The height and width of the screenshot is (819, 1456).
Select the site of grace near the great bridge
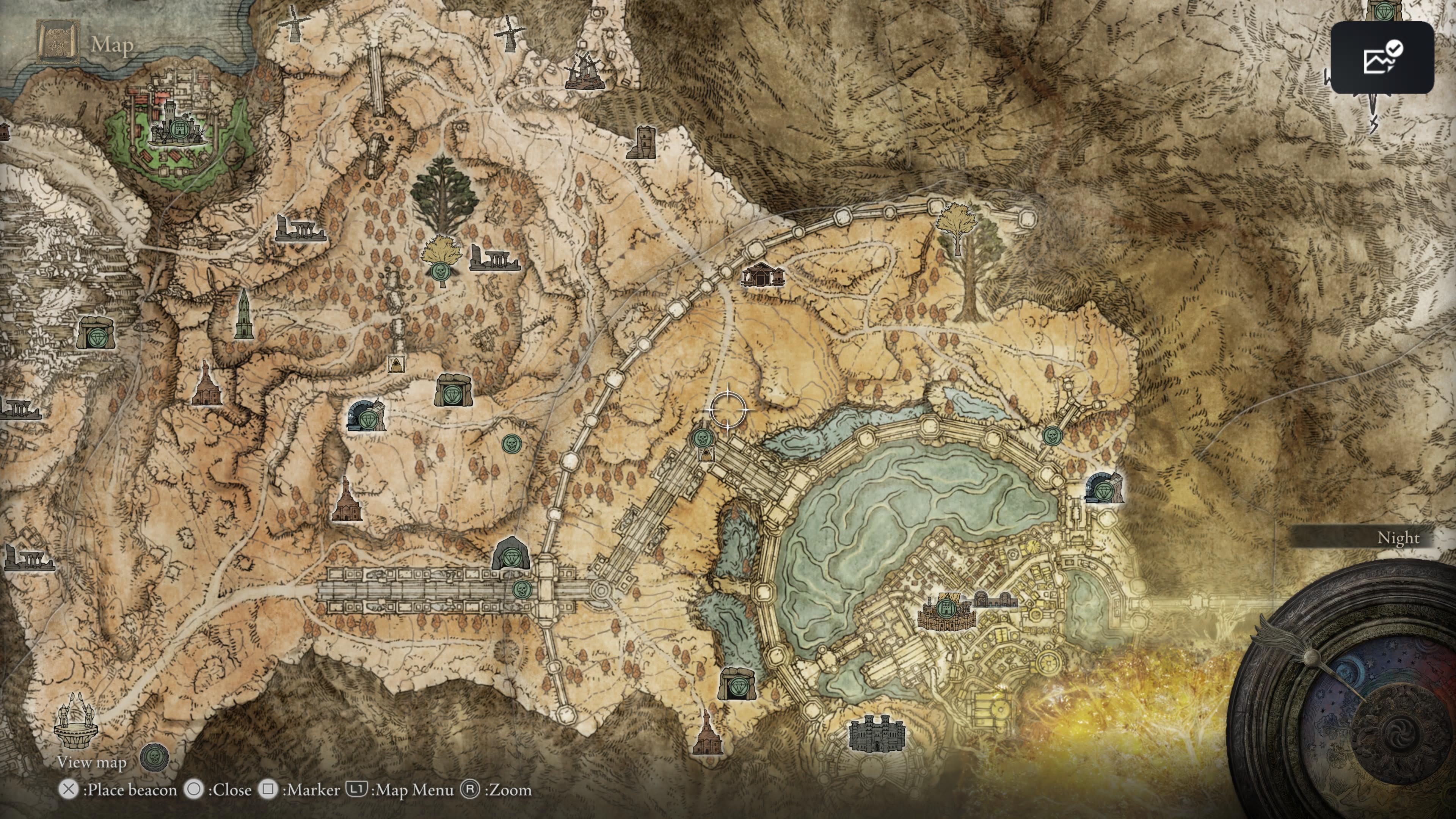(523, 590)
